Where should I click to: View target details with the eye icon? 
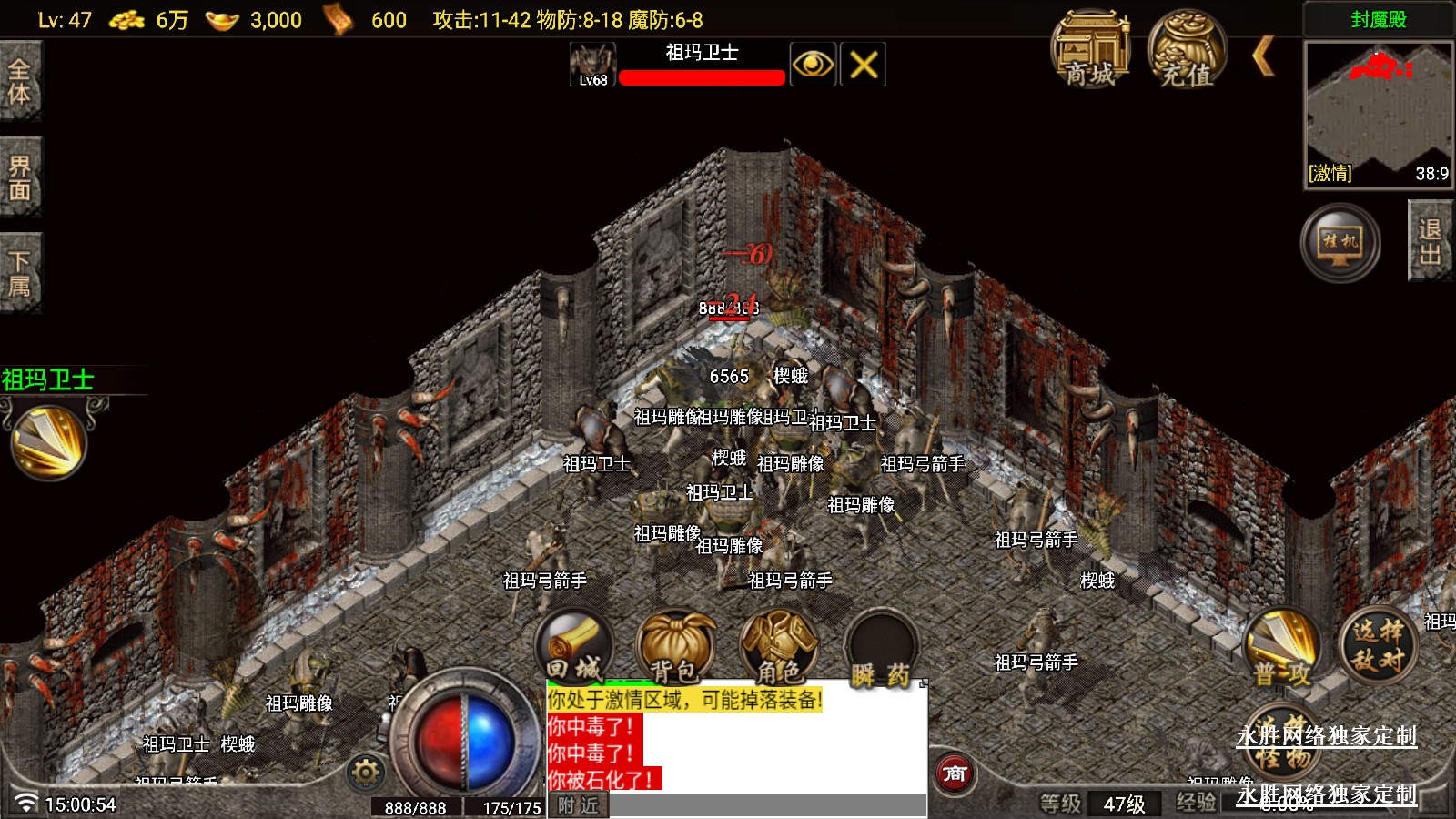tap(813, 65)
